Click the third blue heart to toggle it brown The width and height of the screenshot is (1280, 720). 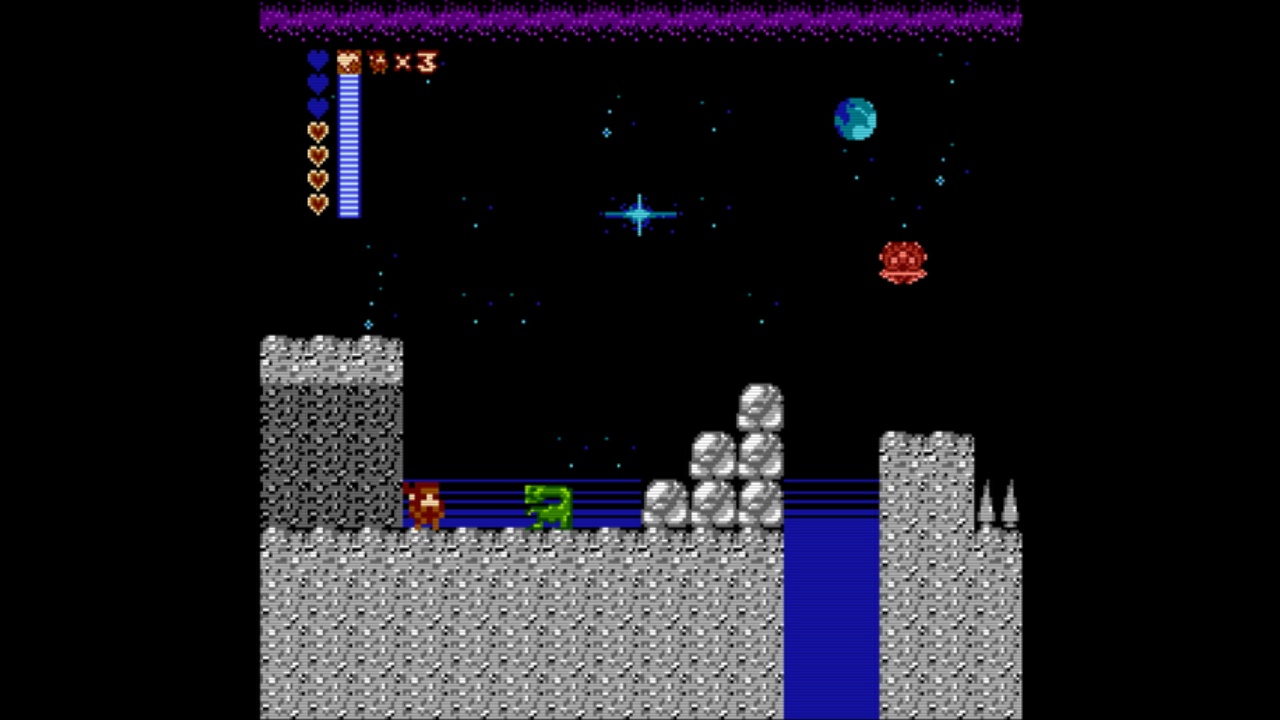coord(316,104)
